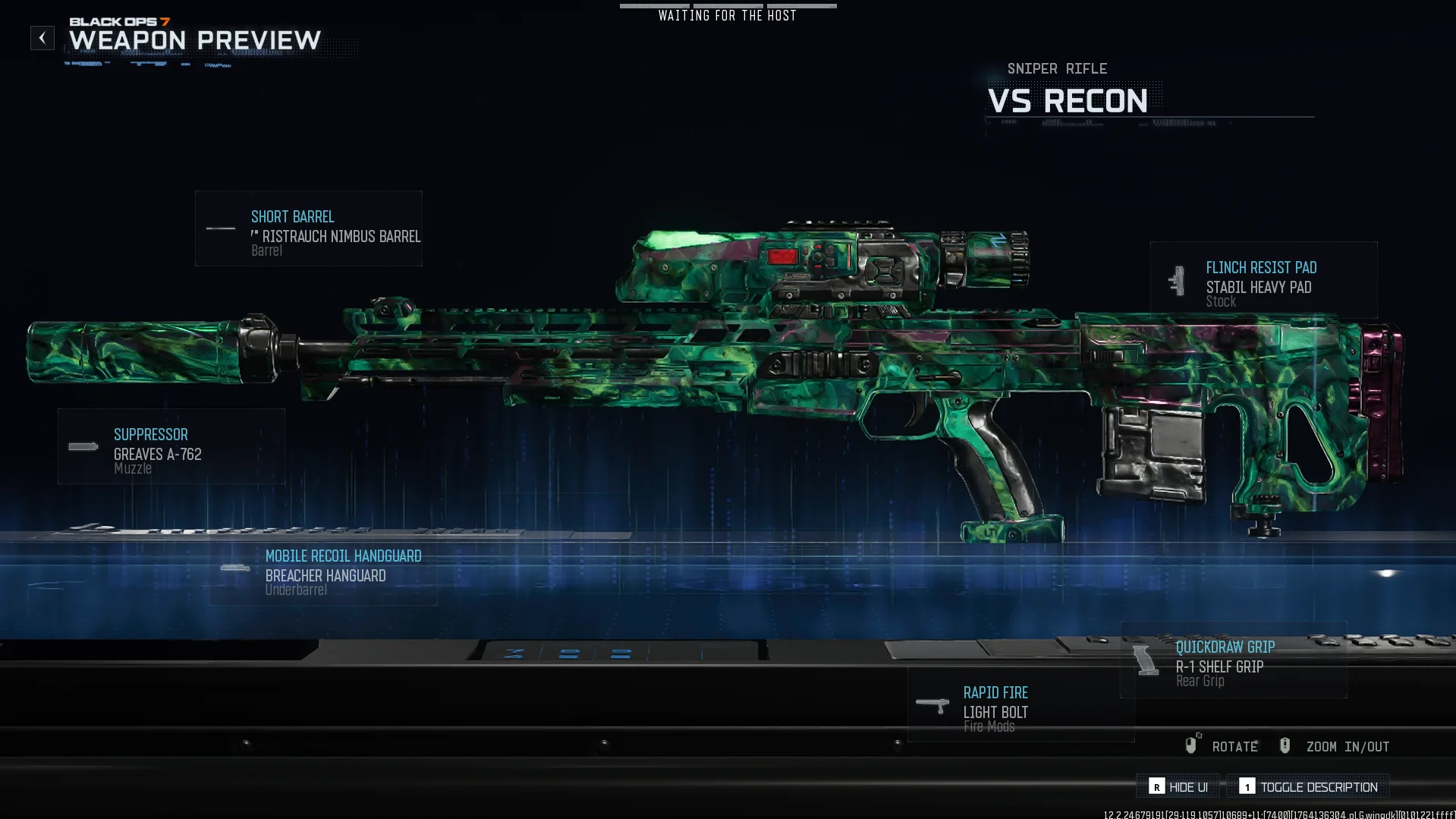Open the Suppressor muzzle attachment card
The width and height of the screenshot is (1456, 819).
[x=171, y=446]
